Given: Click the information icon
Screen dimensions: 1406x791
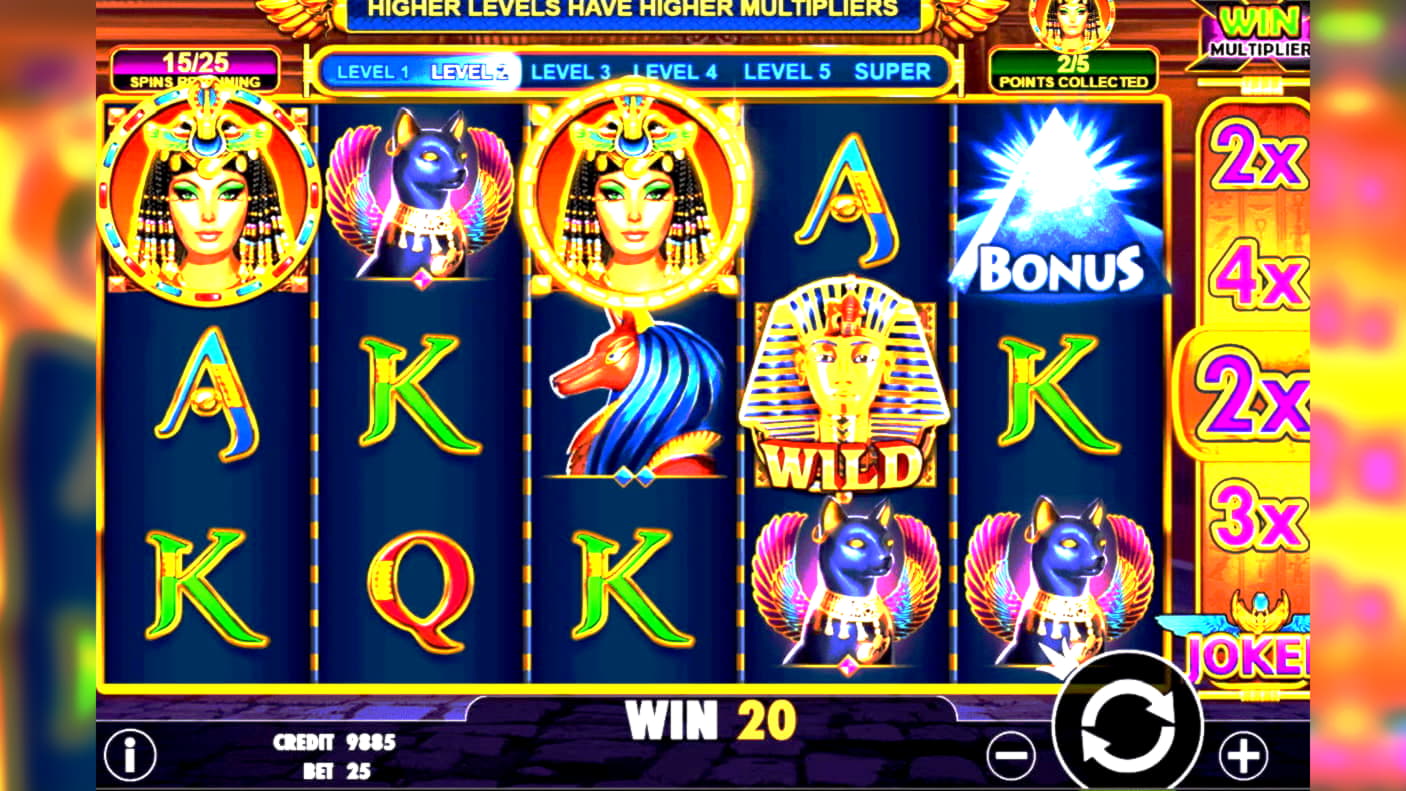Looking at the screenshot, I should pyautogui.click(x=132, y=755).
